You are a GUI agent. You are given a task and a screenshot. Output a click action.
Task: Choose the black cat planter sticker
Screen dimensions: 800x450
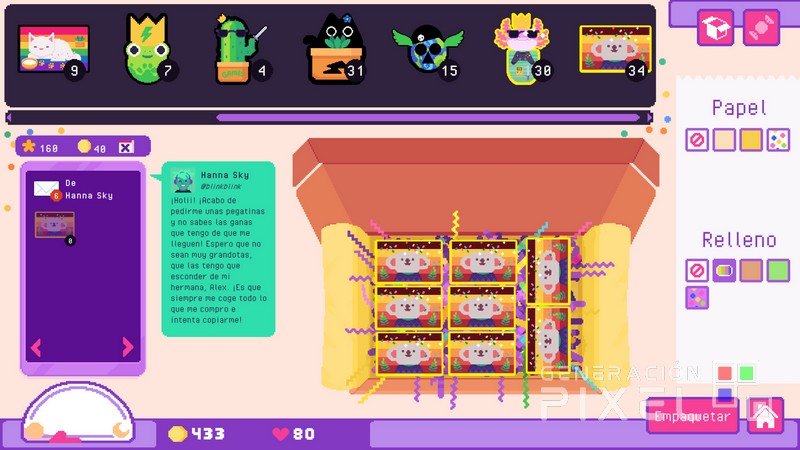(335, 50)
